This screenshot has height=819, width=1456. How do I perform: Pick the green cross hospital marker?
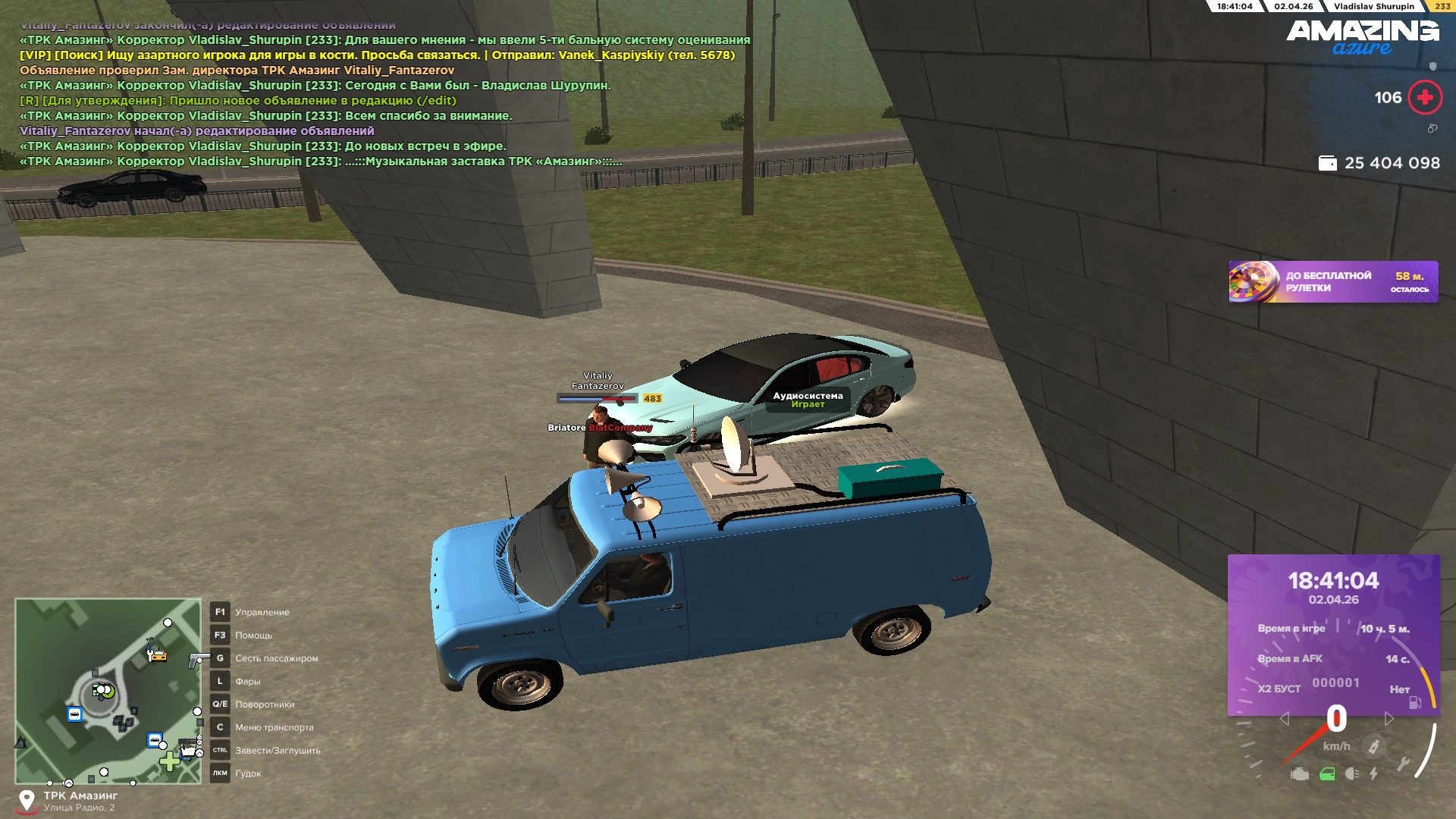coord(169,761)
